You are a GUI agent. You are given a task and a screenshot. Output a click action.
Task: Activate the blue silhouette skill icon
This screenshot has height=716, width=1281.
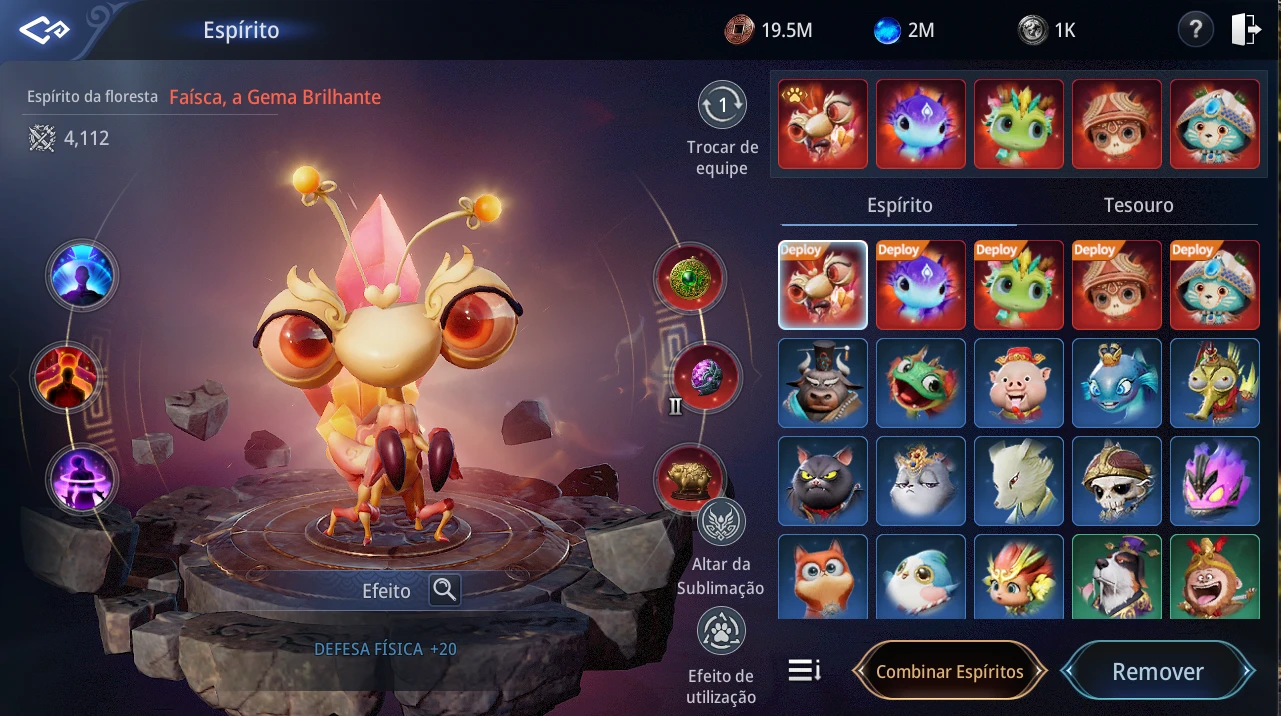pos(82,275)
